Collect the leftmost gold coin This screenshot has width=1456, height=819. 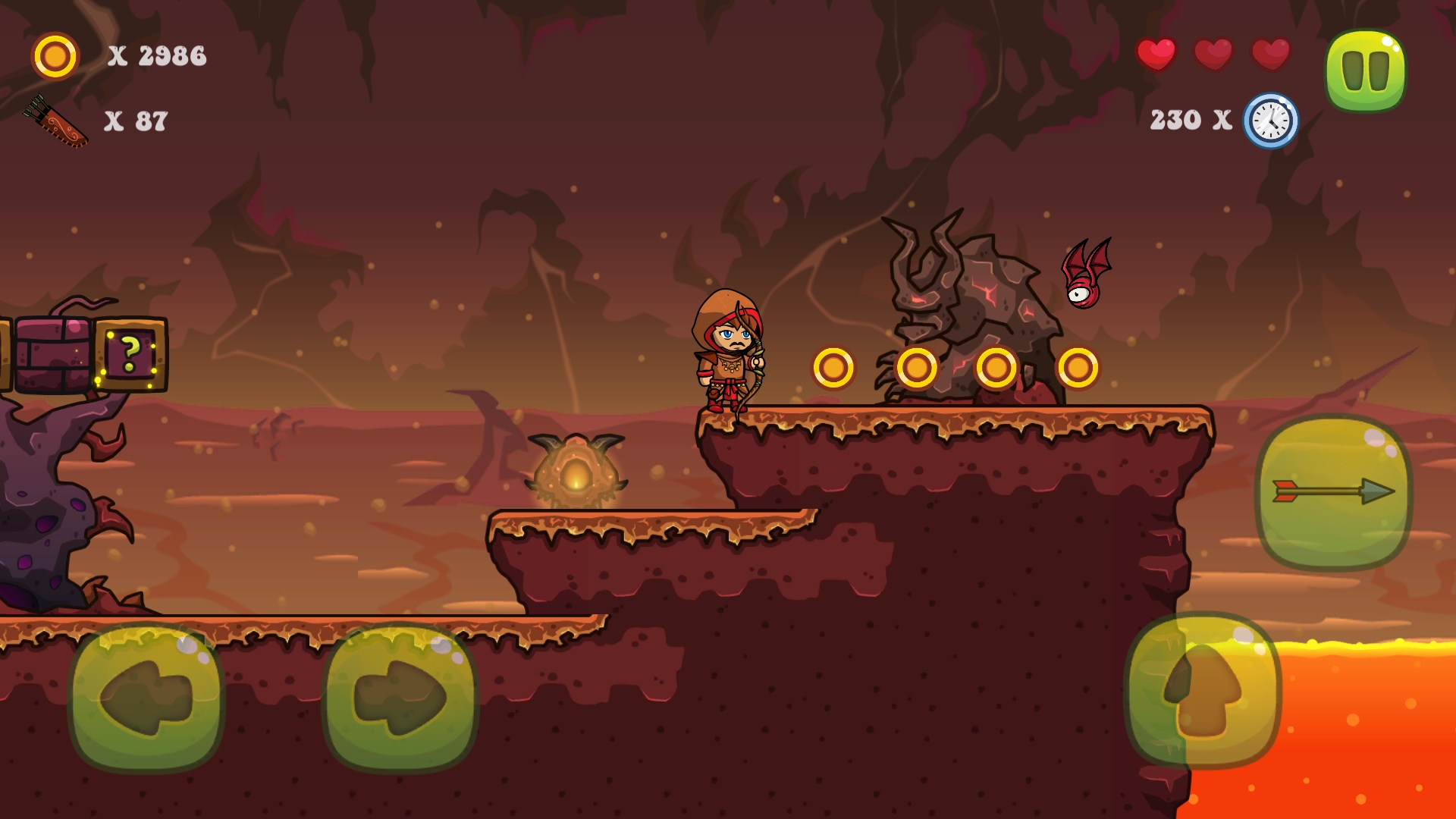[835, 367]
